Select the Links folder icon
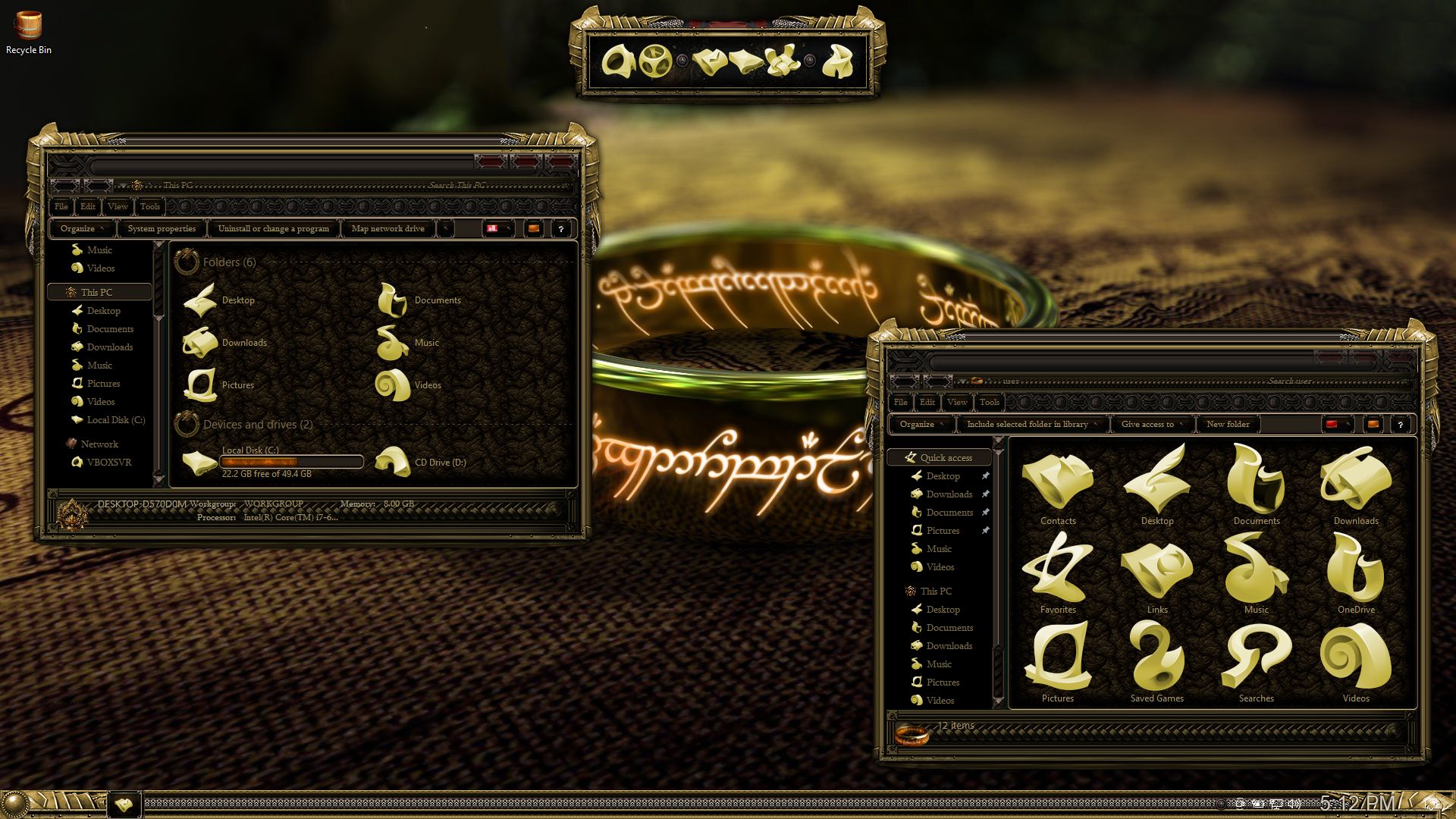This screenshot has width=1456, height=819. point(1157,574)
